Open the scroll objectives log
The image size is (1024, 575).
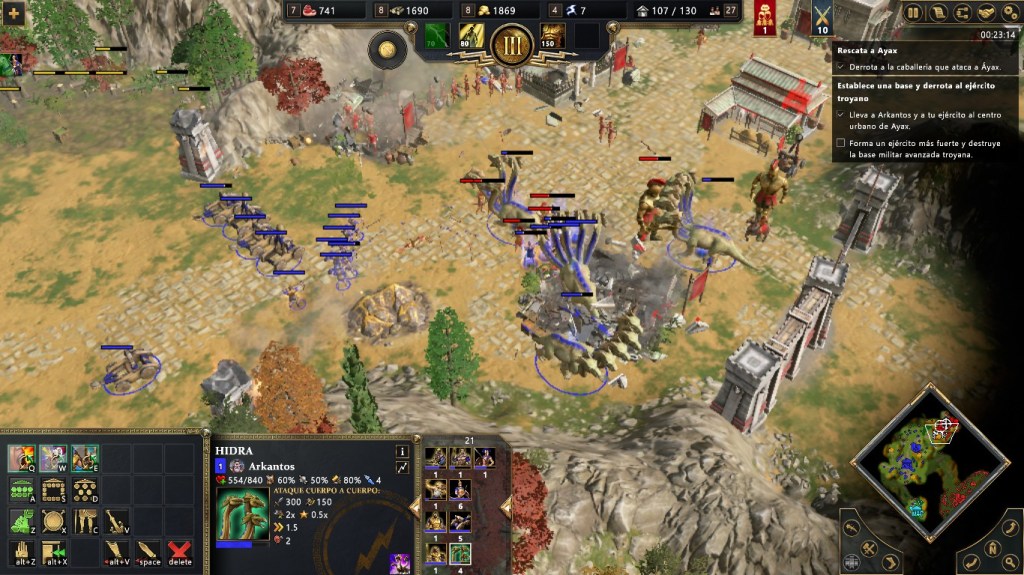click(938, 13)
